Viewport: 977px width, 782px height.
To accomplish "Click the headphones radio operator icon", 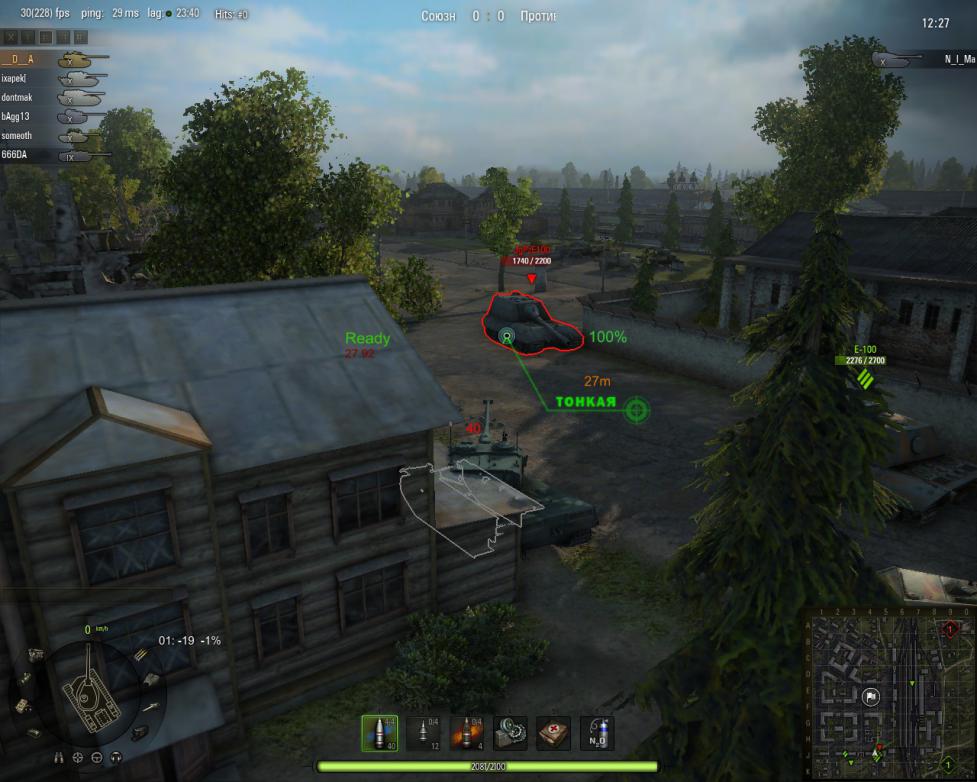I will pos(115,759).
